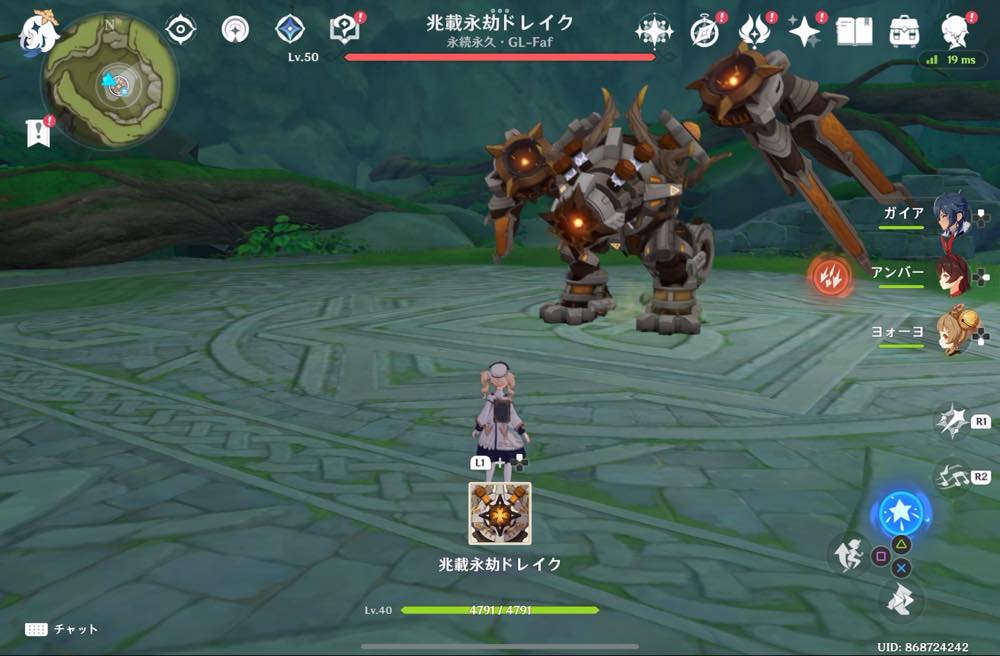Activate the red elemental burst icon

click(831, 276)
